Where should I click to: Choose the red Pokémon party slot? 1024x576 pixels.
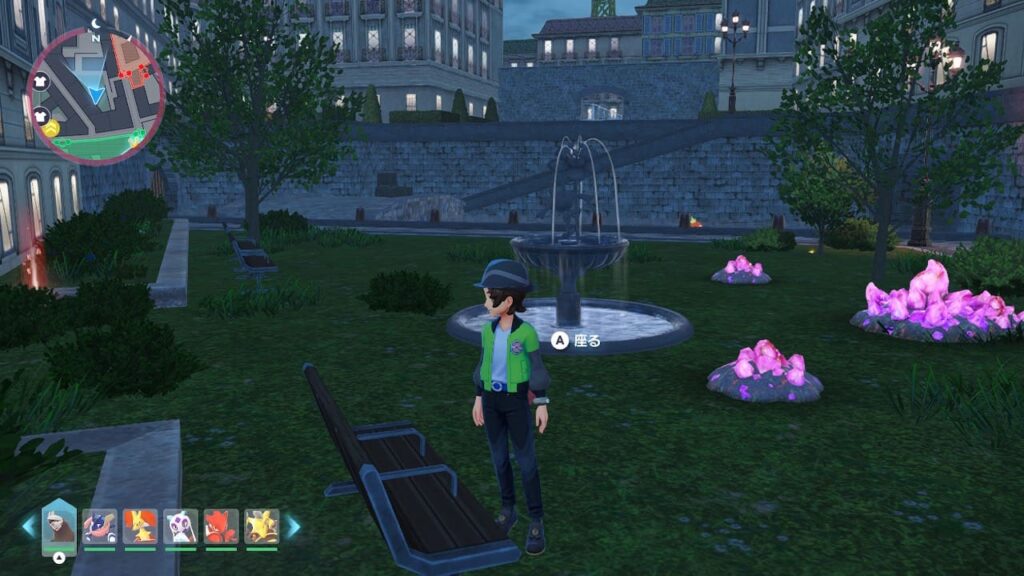coord(221,526)
